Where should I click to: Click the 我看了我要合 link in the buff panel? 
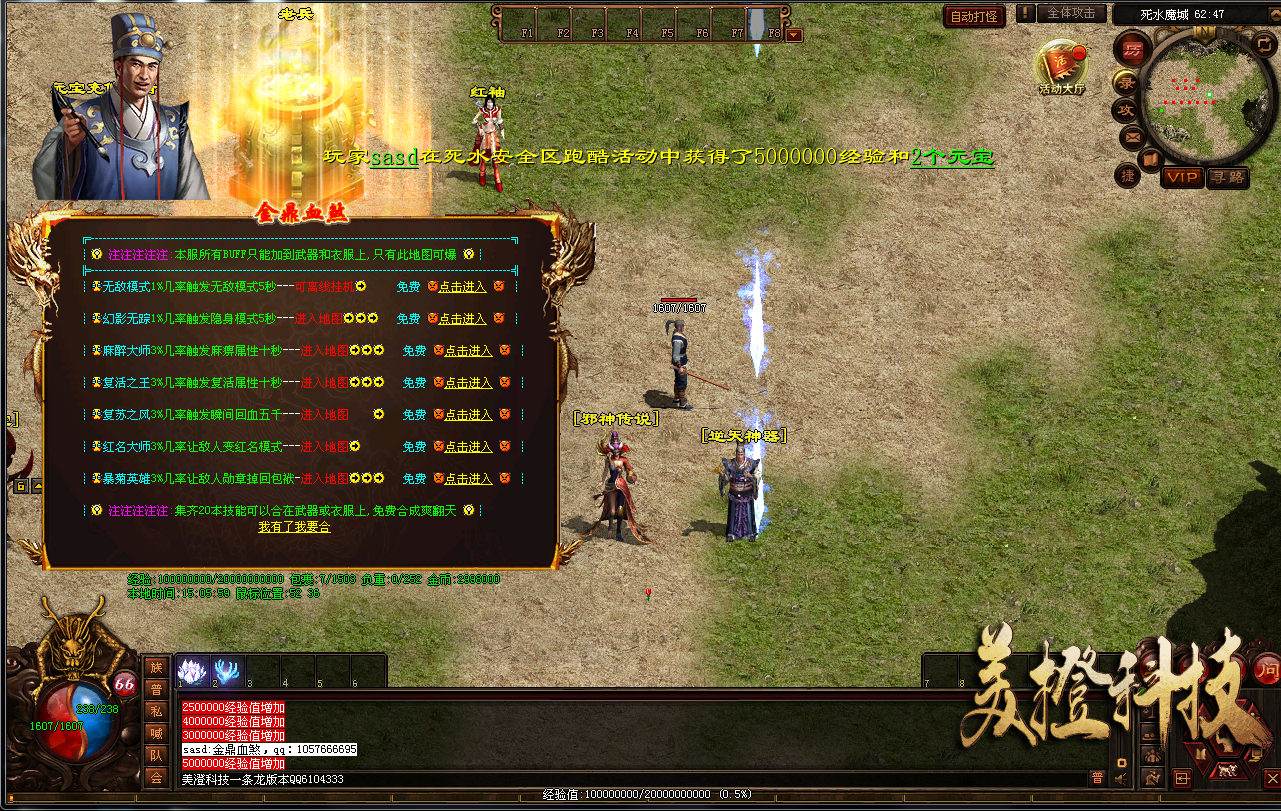click(x=296, y=526)
